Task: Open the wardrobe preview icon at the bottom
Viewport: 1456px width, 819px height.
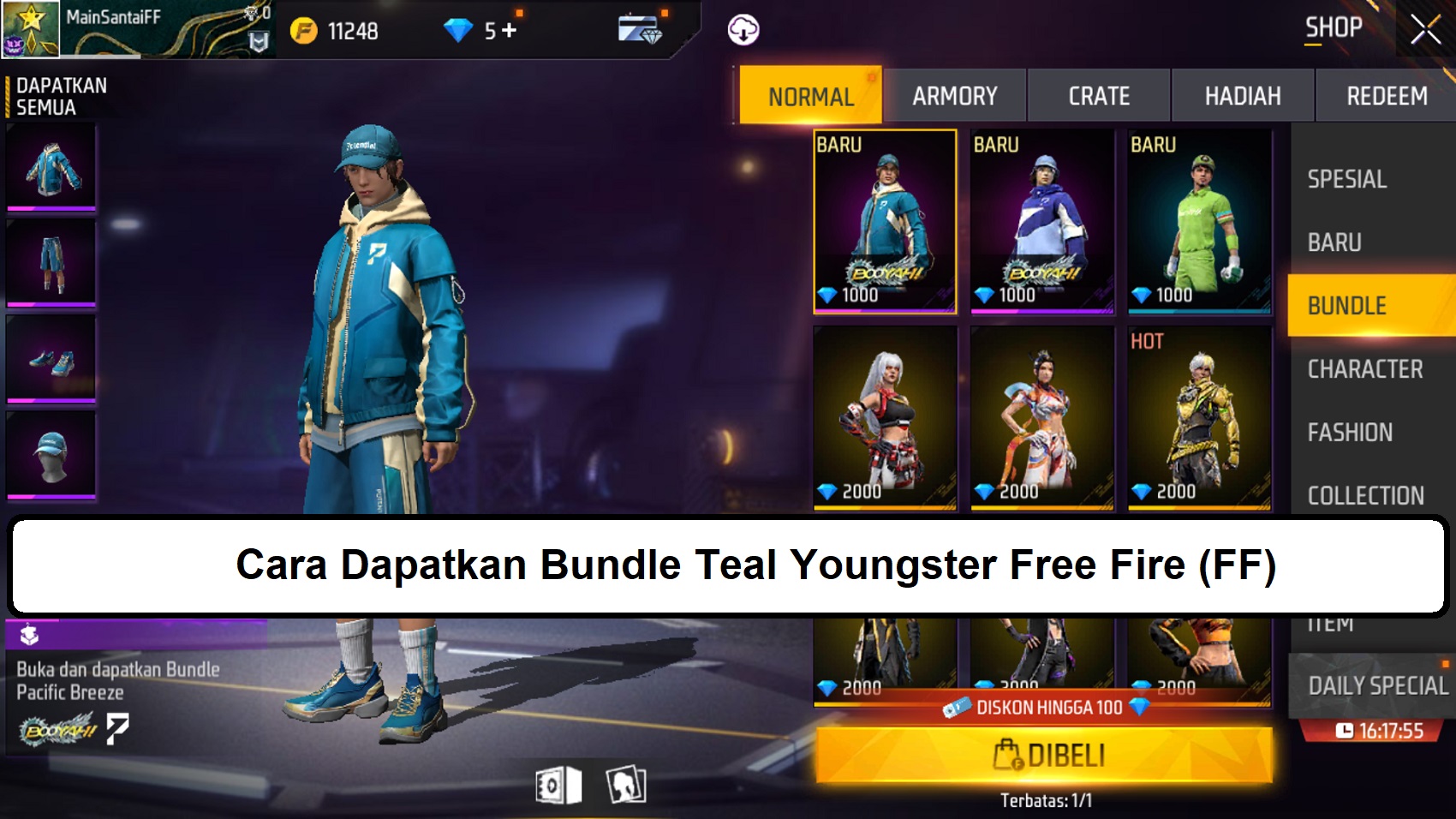Action: pos(626,786)
